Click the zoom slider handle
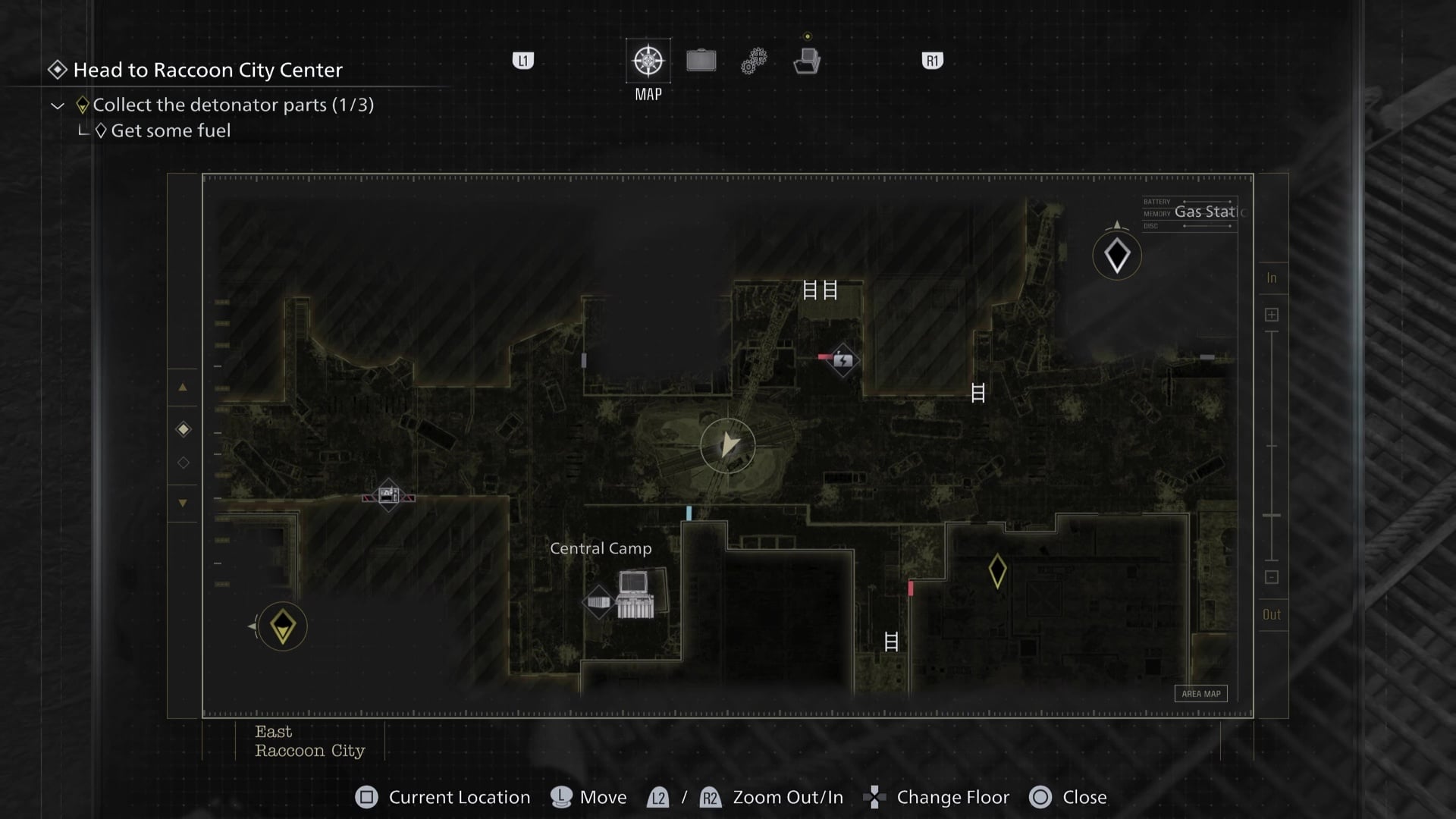 (1272, 516)
